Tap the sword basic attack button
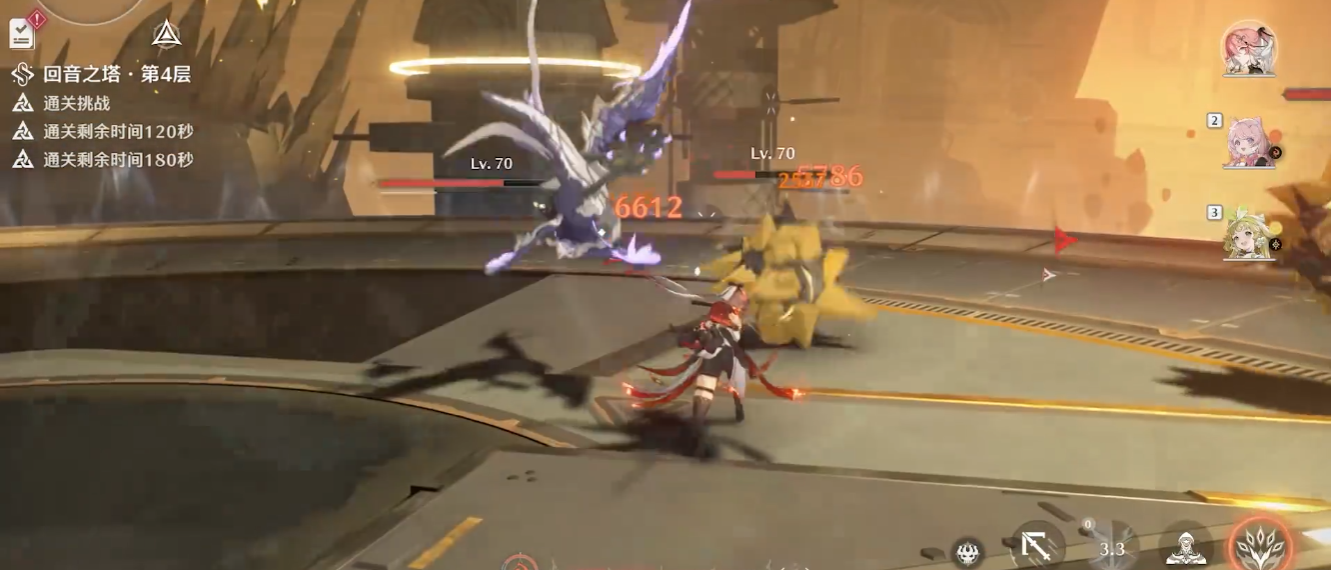Image resolution: width=1331 pixels, height=570 pixels. coord(1037,546)
